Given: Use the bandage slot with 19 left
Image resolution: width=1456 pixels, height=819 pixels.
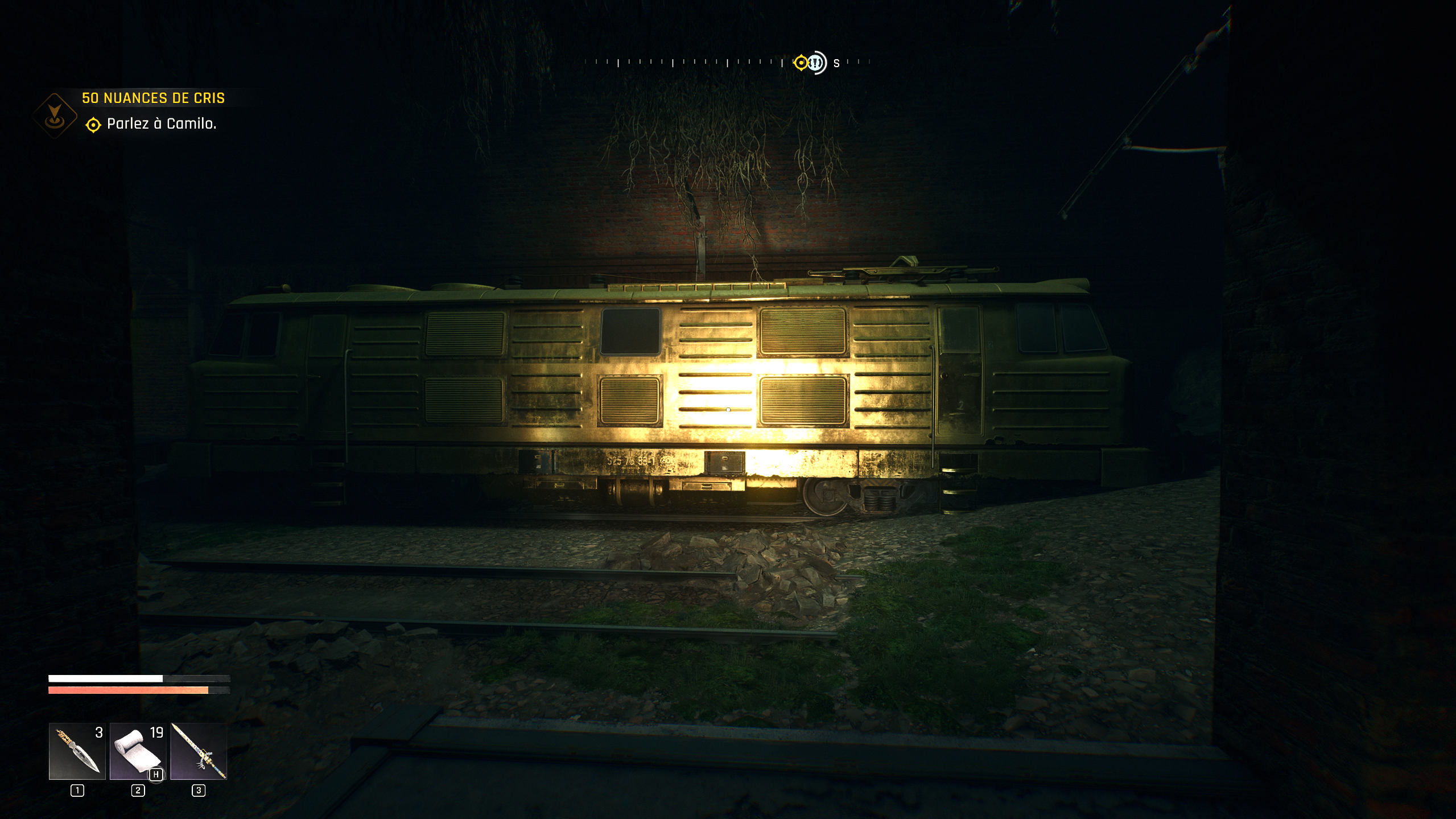Looking at the screenshot, I should tap(138, 751).
